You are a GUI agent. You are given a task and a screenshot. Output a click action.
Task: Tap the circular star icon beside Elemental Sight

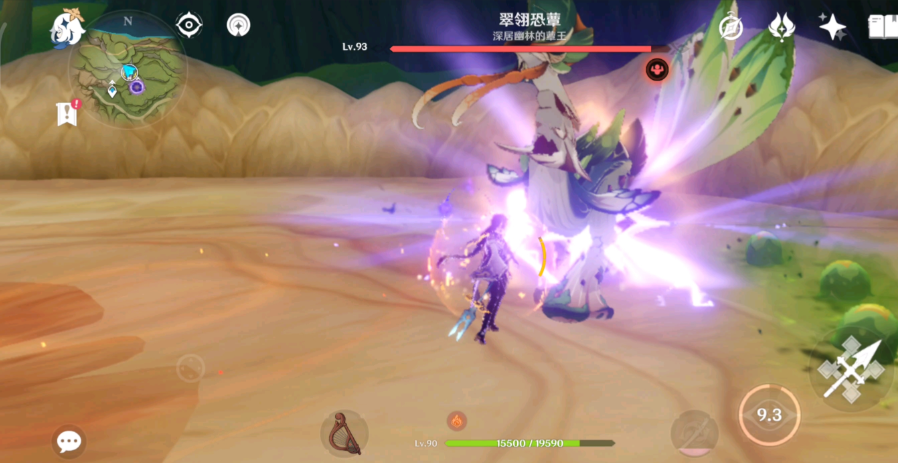239,25
